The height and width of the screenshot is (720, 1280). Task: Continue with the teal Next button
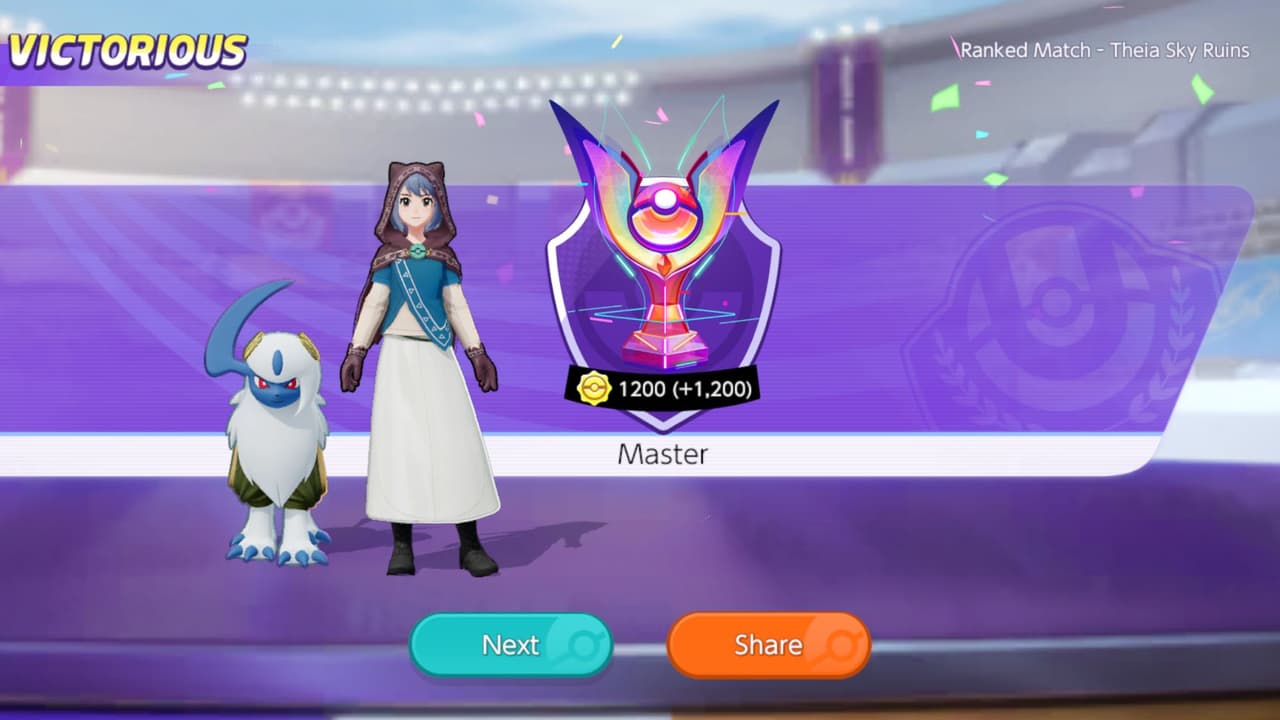(x=511, y=645)
